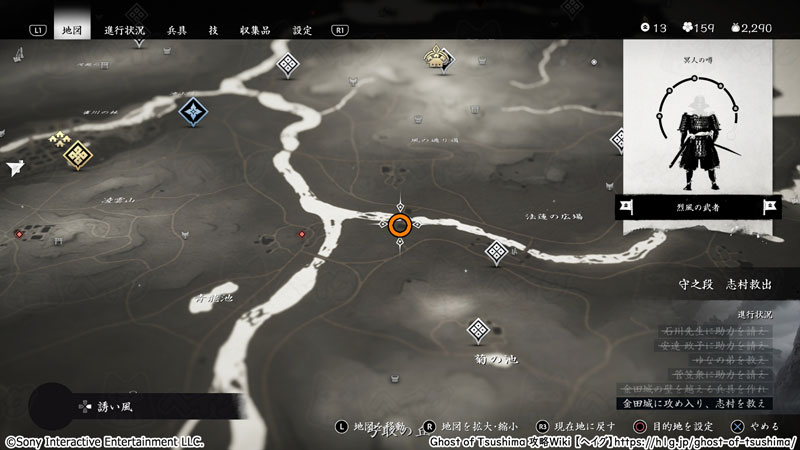Select the orange ring player location marker
800x450 pixels.
(401, 225)
